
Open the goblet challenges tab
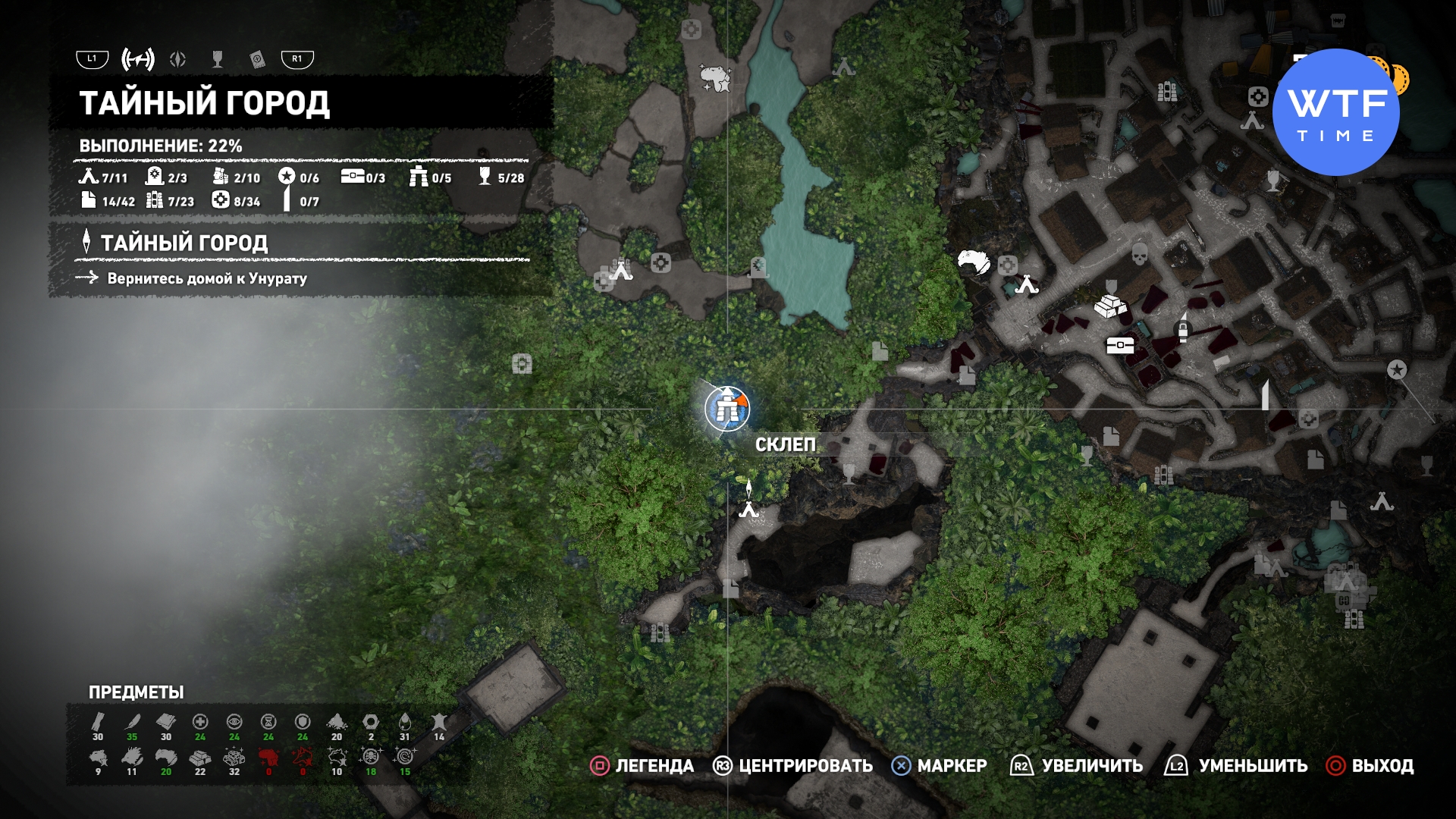tap(218, 59)
